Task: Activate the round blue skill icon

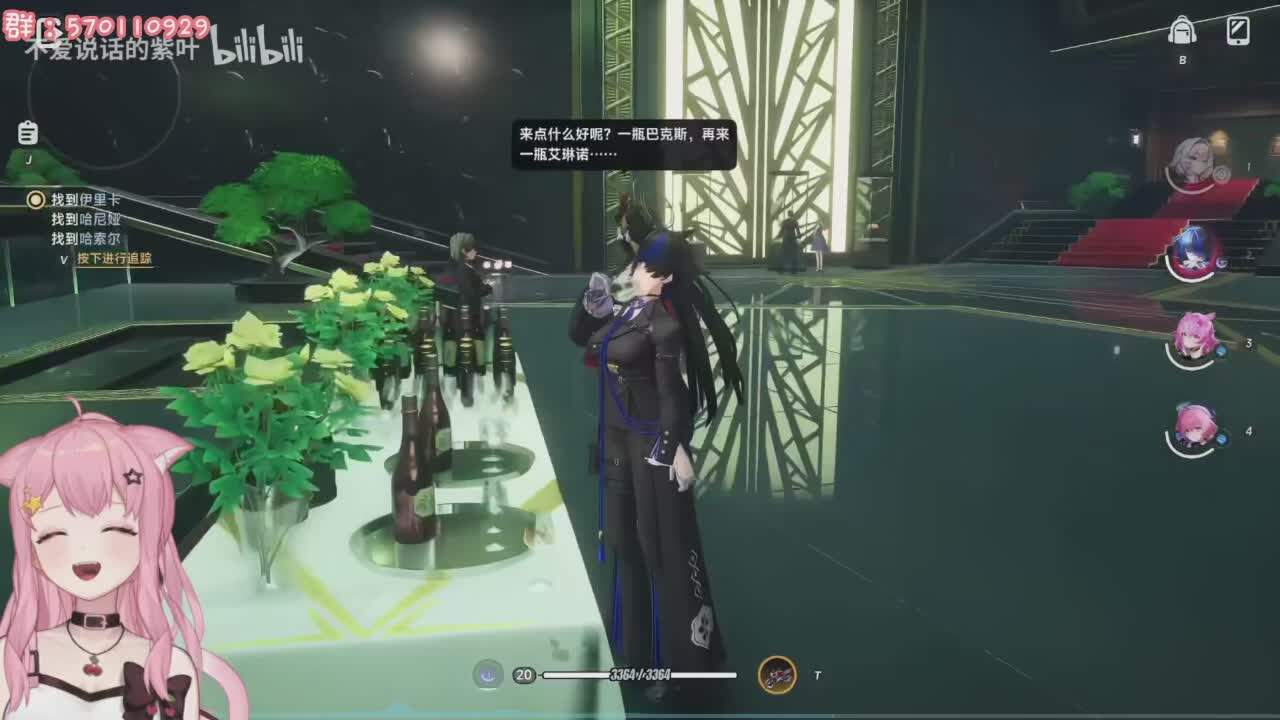Action: click(x=488, y=675)
